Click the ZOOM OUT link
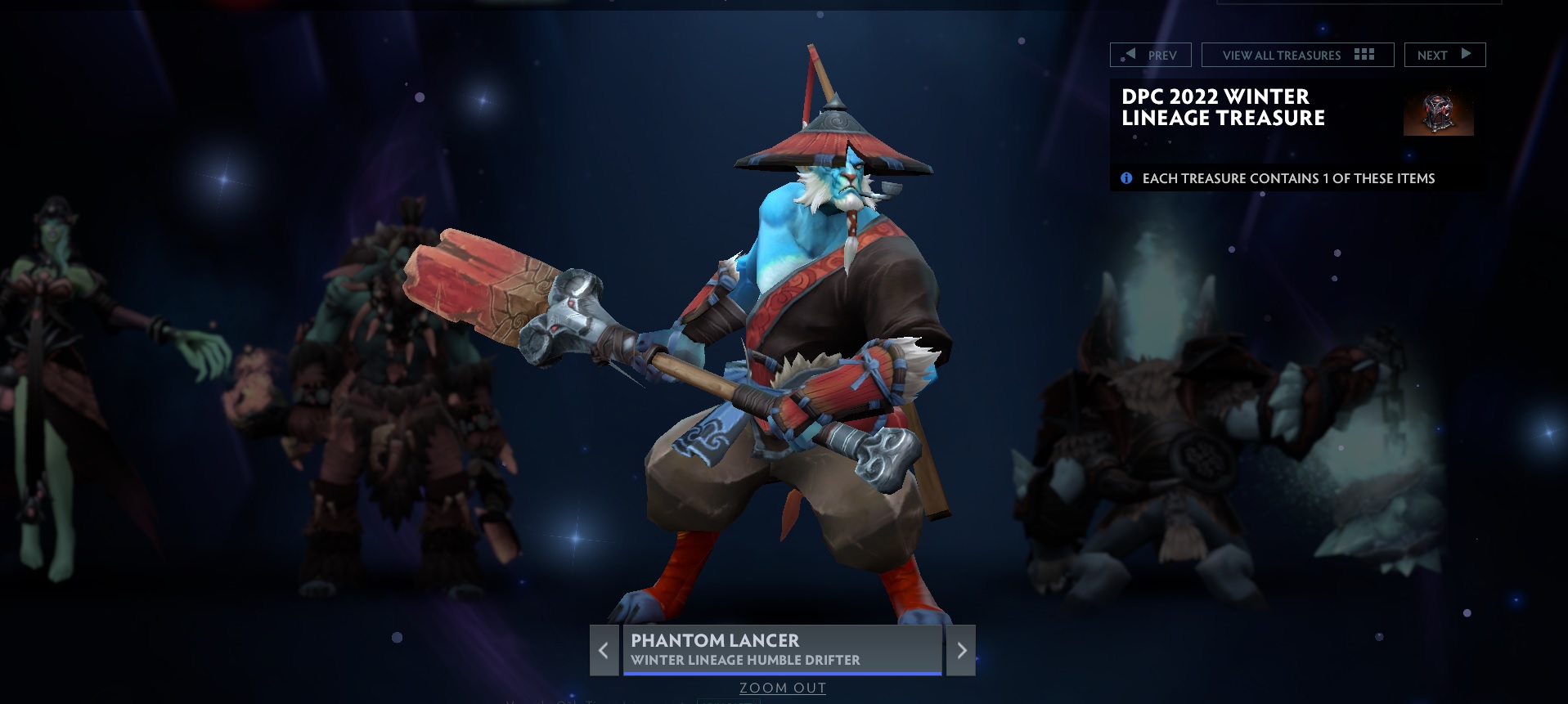Viewport: 1568px width, 704px height. (x=781, y=688)
